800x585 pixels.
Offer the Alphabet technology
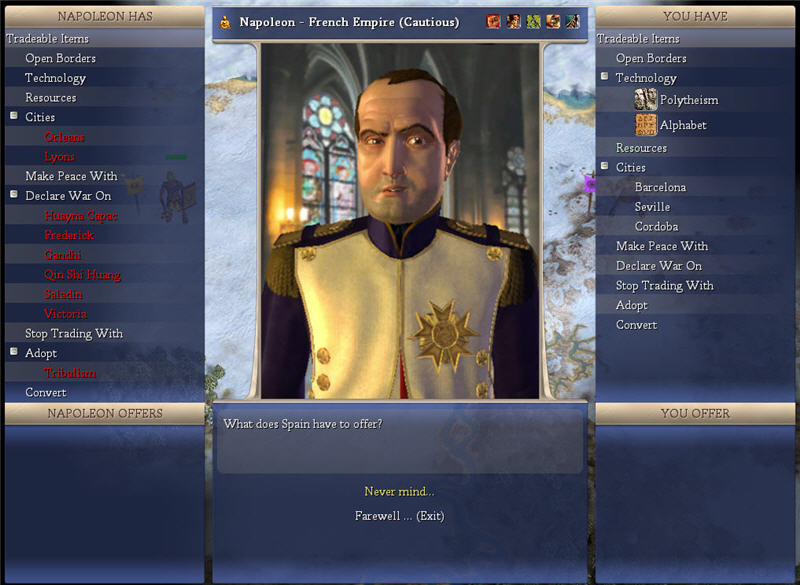(683, 125)
